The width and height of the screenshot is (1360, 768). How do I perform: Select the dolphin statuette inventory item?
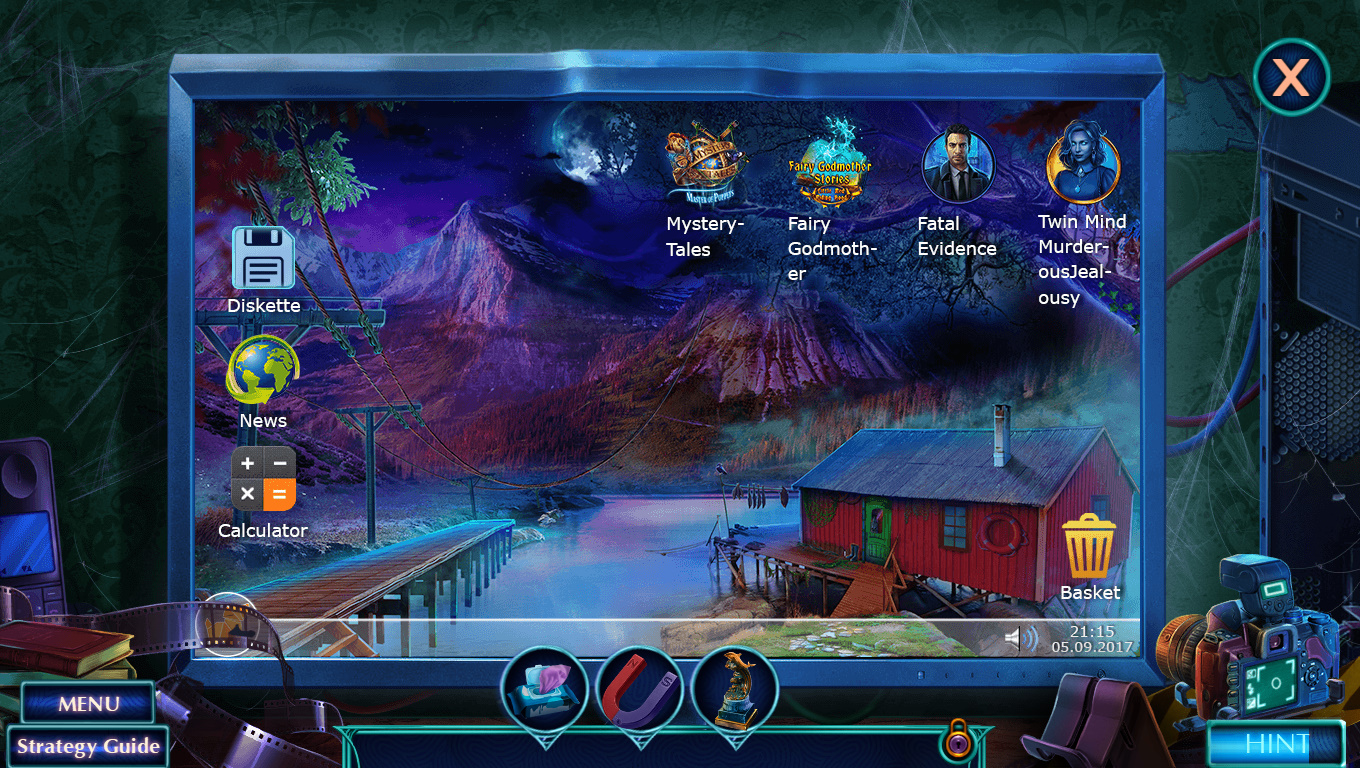coord(734,690)
